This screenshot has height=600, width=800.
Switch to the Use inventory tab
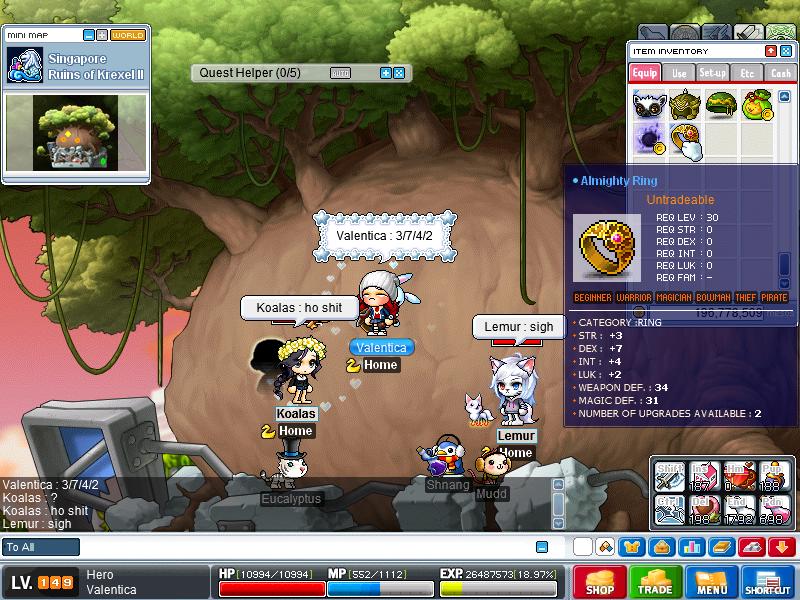click(x=679, y=73)
